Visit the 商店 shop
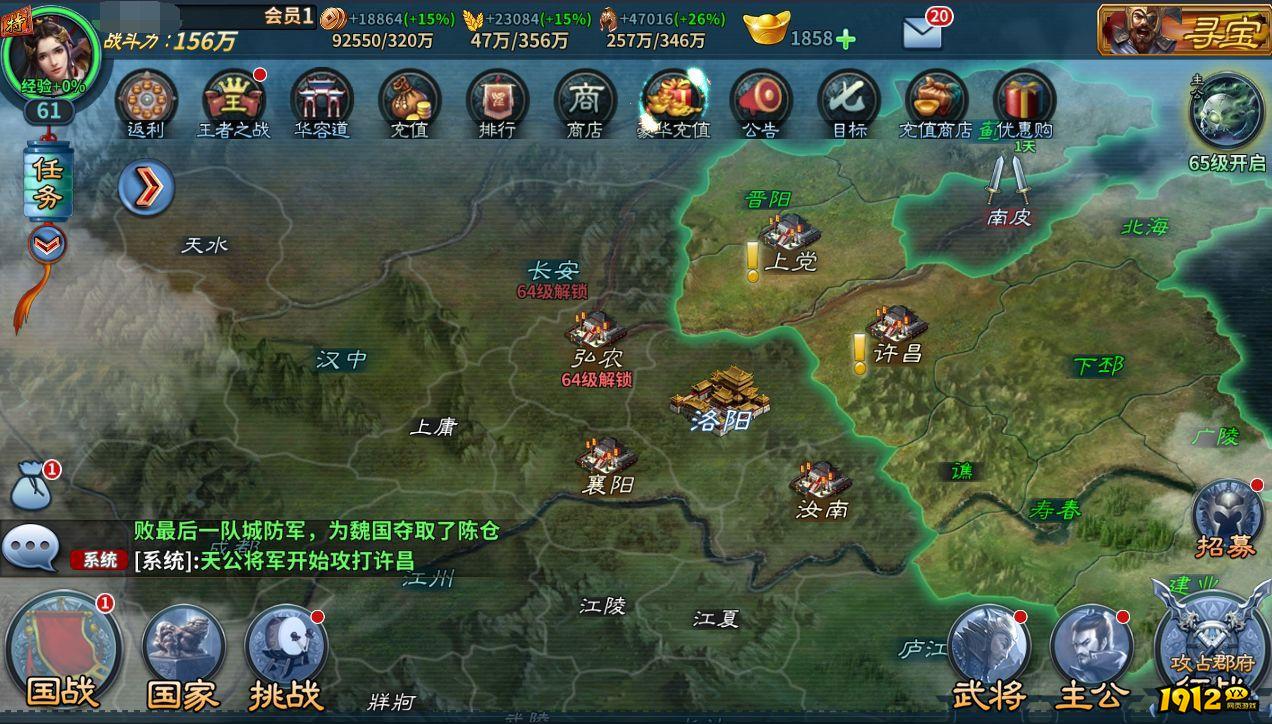1272x724 pixels. pos(585,102)
